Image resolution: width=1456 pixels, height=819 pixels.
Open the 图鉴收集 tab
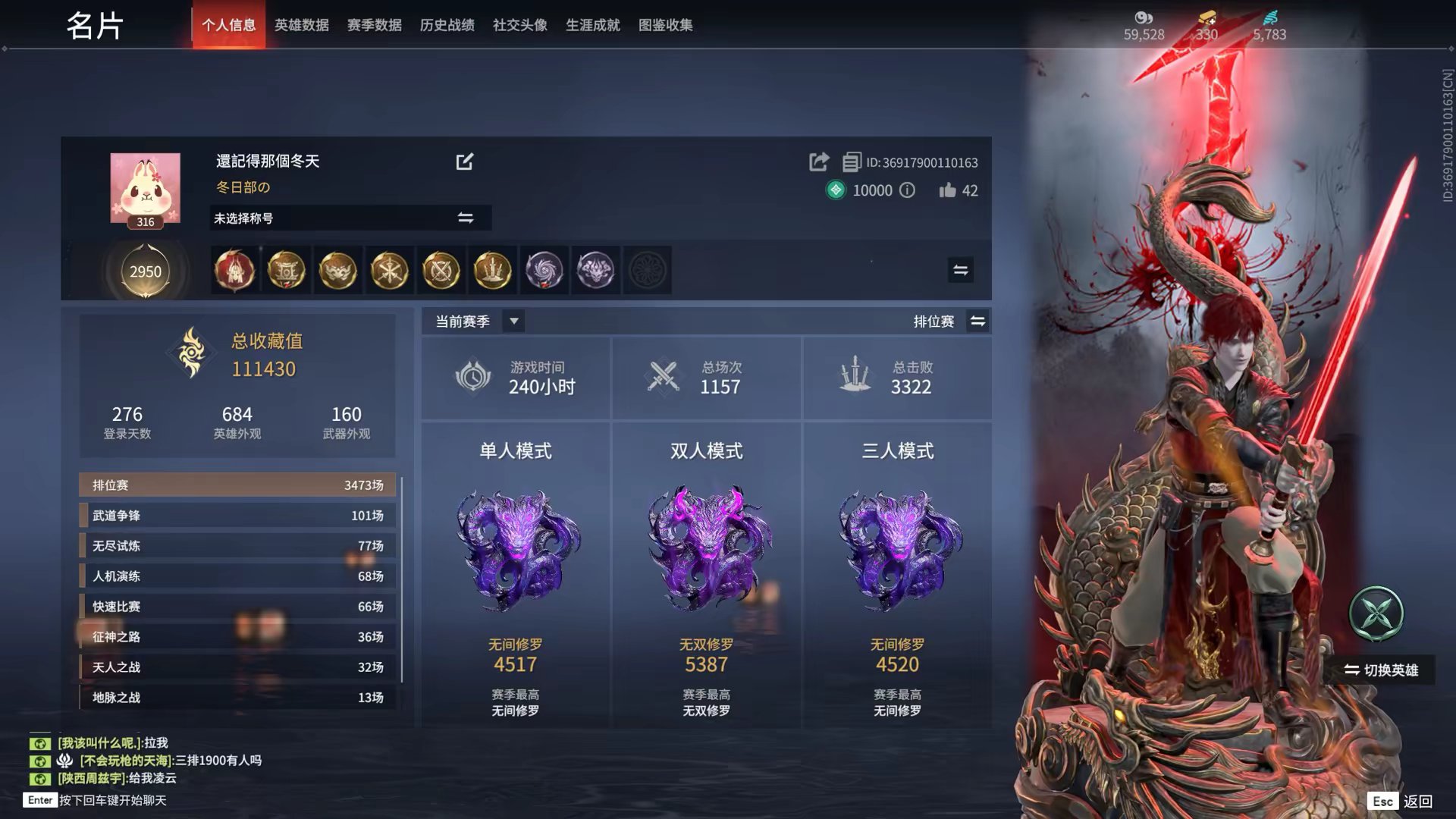[665, 25]
